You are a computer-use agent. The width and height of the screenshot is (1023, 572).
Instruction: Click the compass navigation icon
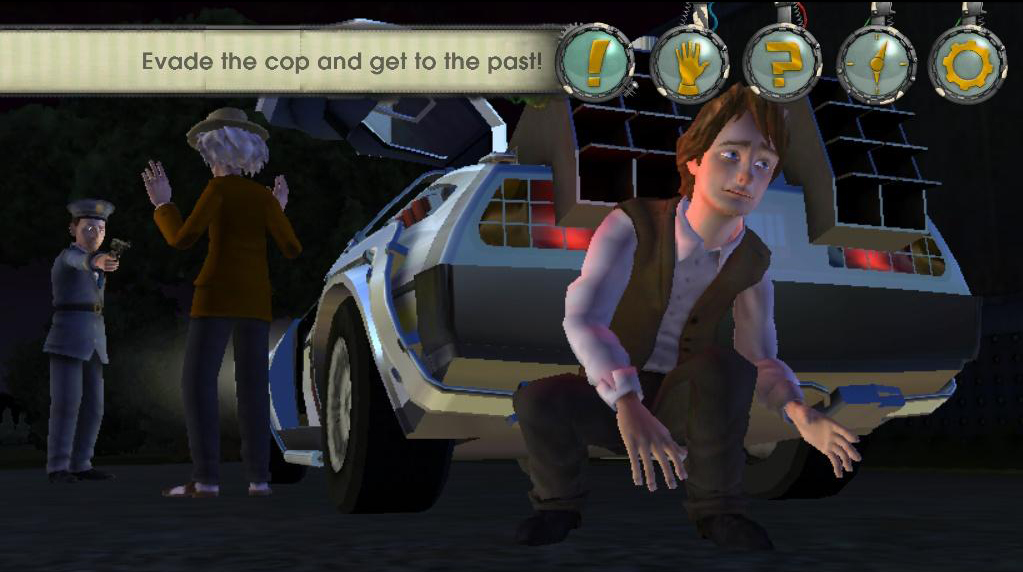tap(876, 64)
